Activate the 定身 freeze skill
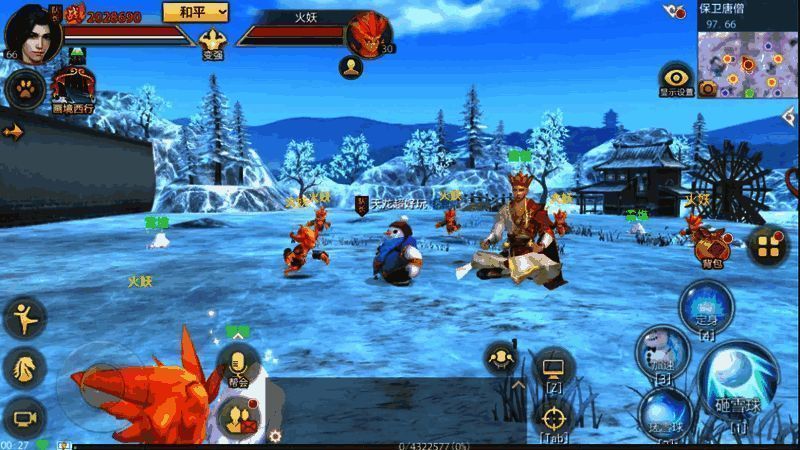The image size is (800, 450). pyautogui.click(x=706, y=307)
